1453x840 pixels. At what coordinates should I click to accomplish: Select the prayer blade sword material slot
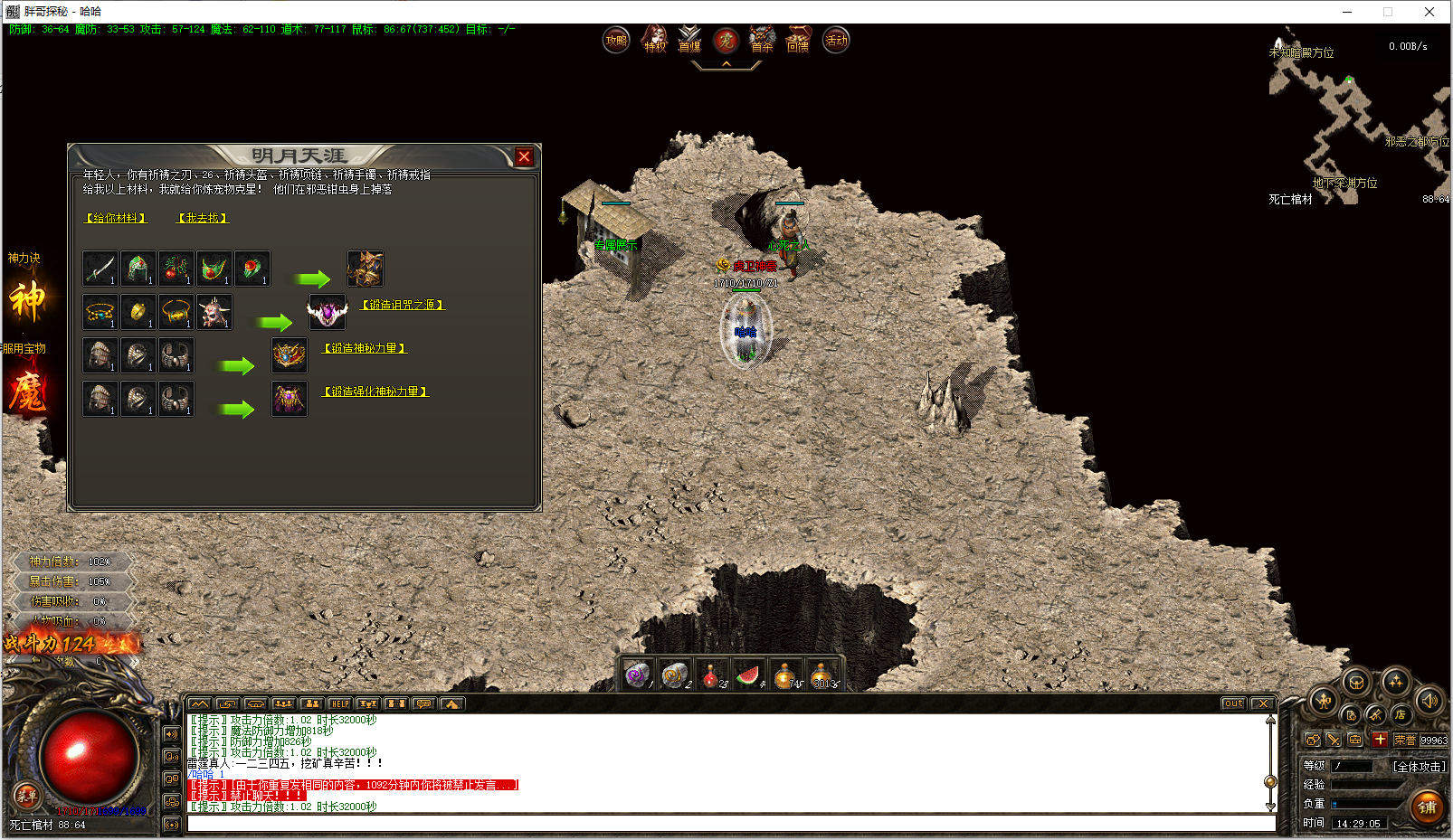100,269
